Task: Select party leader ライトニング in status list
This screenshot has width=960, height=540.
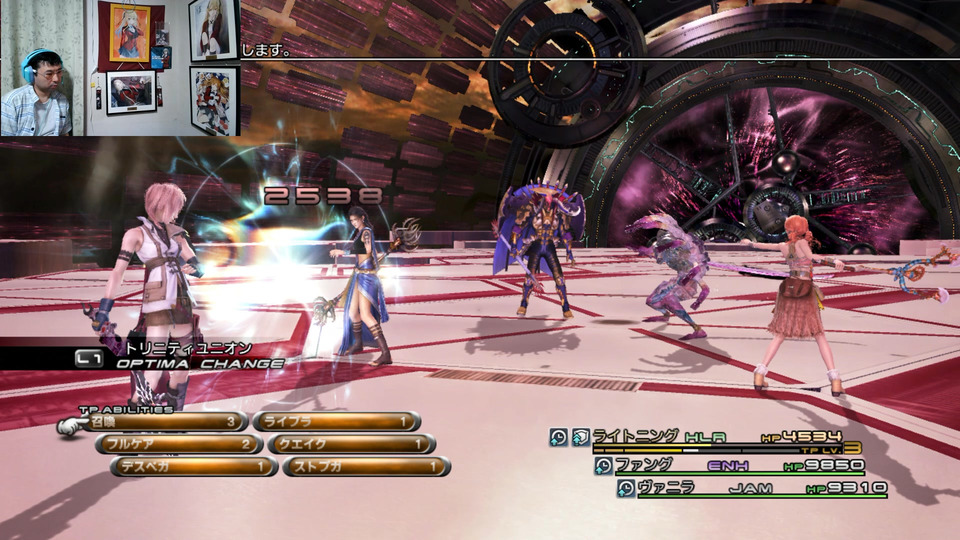Action: pos(700,436)
